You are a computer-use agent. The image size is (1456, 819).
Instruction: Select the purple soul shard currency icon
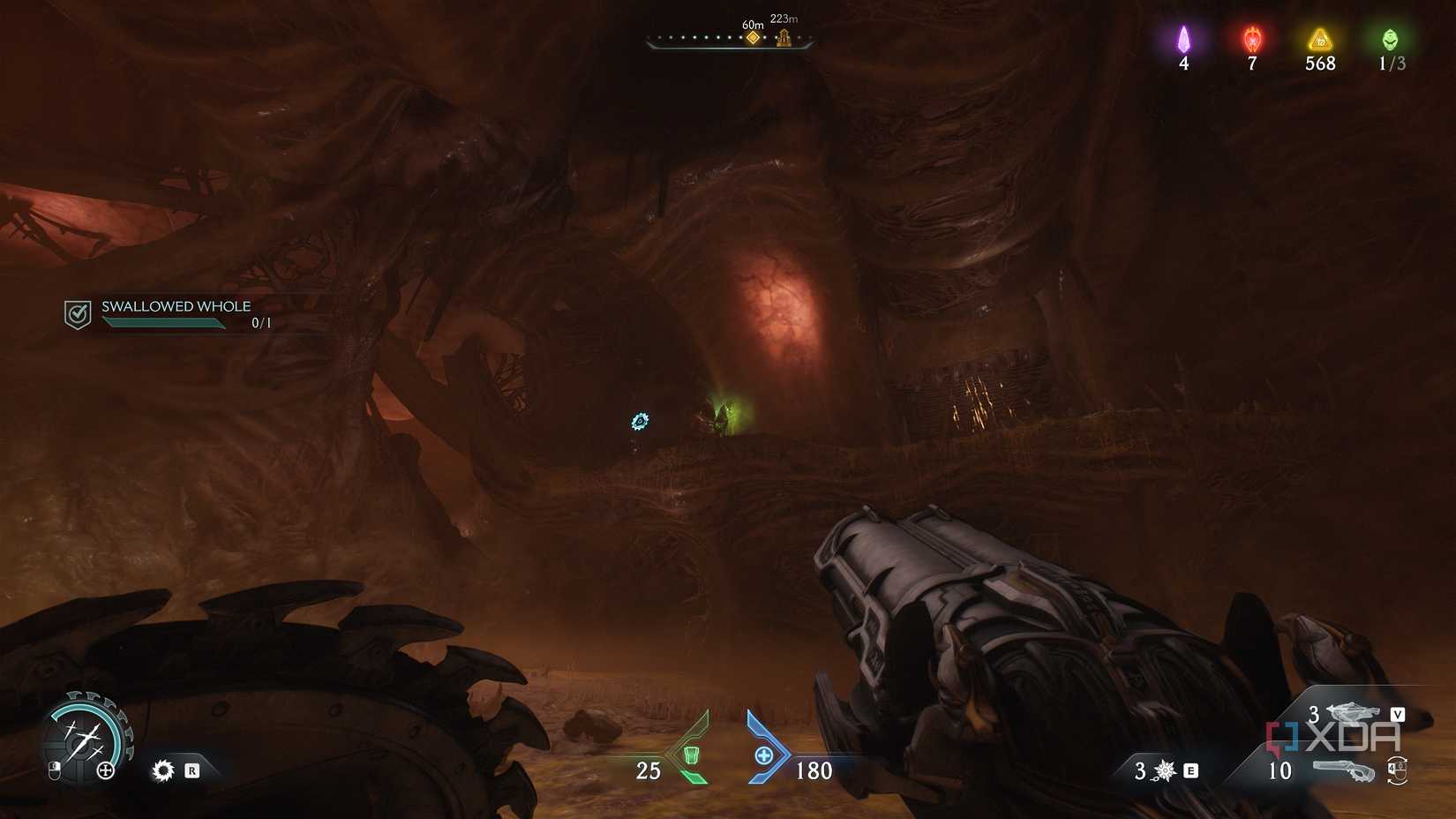point(1184,37)
